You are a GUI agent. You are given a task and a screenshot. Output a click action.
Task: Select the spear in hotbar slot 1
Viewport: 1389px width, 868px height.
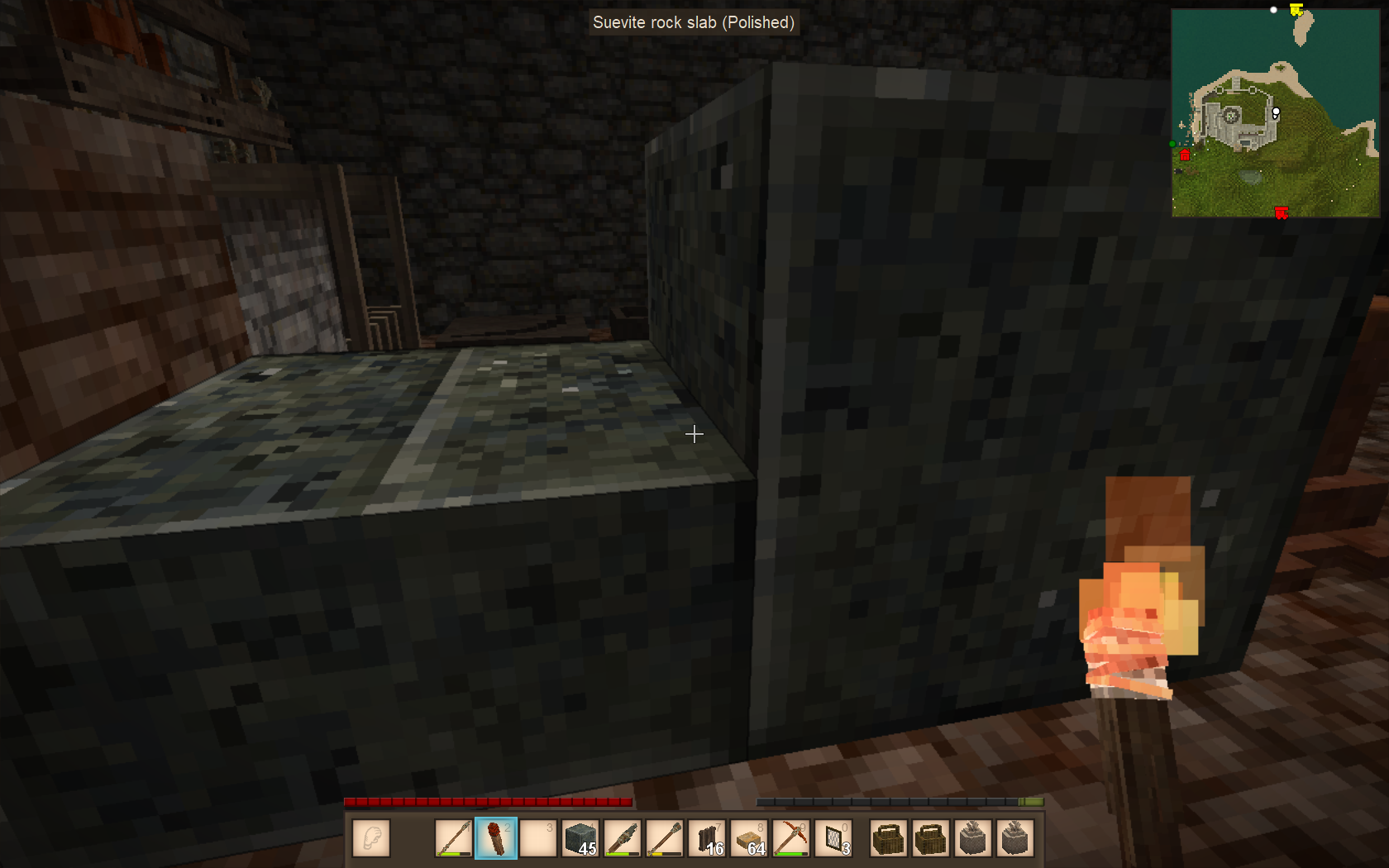pos(453,838)
